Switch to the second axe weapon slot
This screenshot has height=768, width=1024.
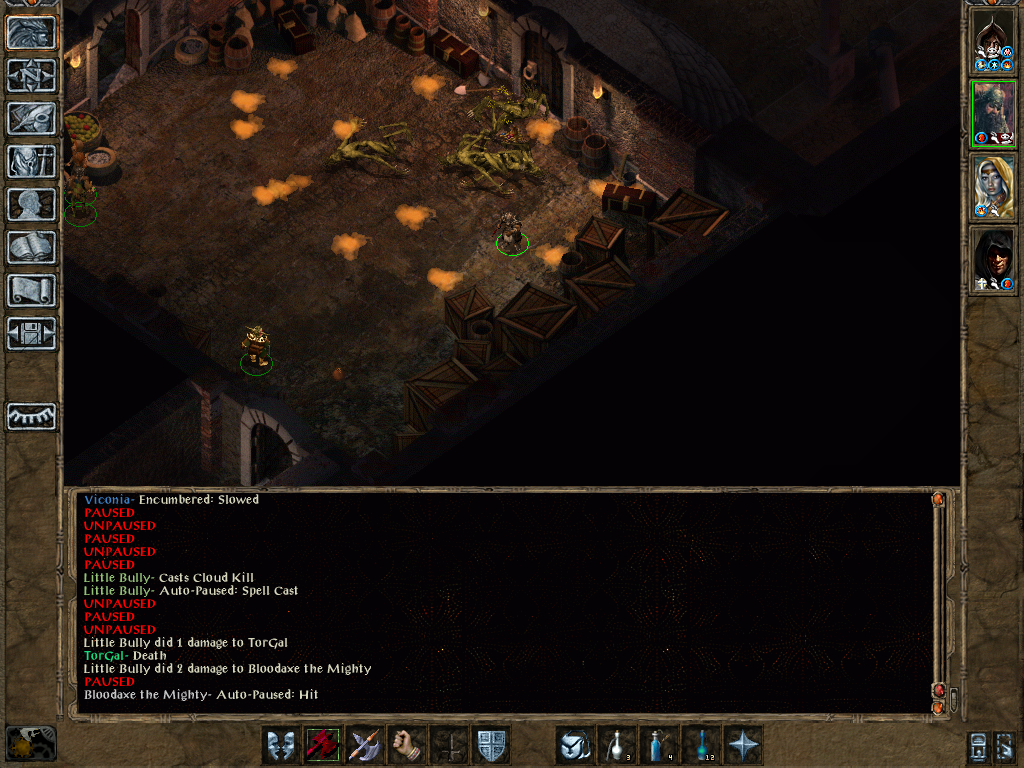[x=365, y=746]
